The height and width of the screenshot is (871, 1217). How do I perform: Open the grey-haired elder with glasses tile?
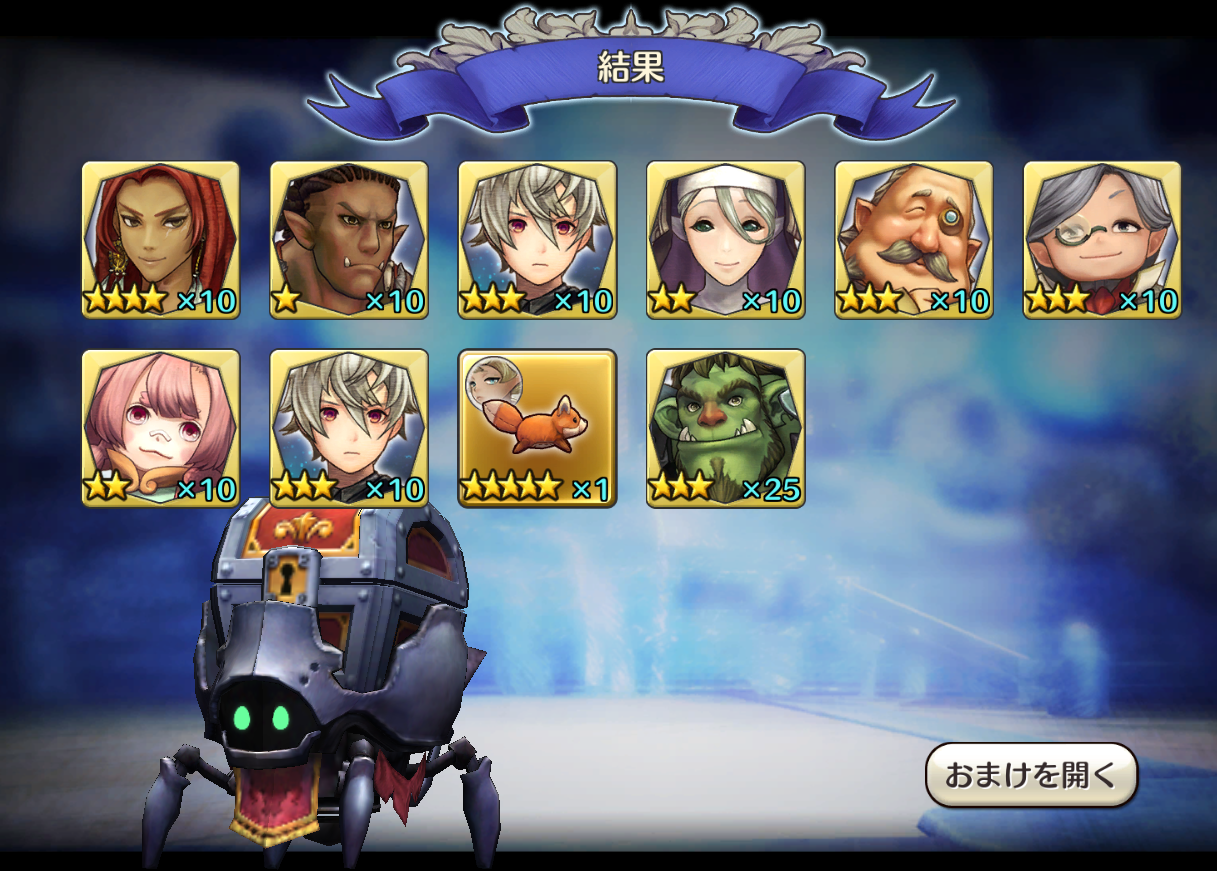1102,240
